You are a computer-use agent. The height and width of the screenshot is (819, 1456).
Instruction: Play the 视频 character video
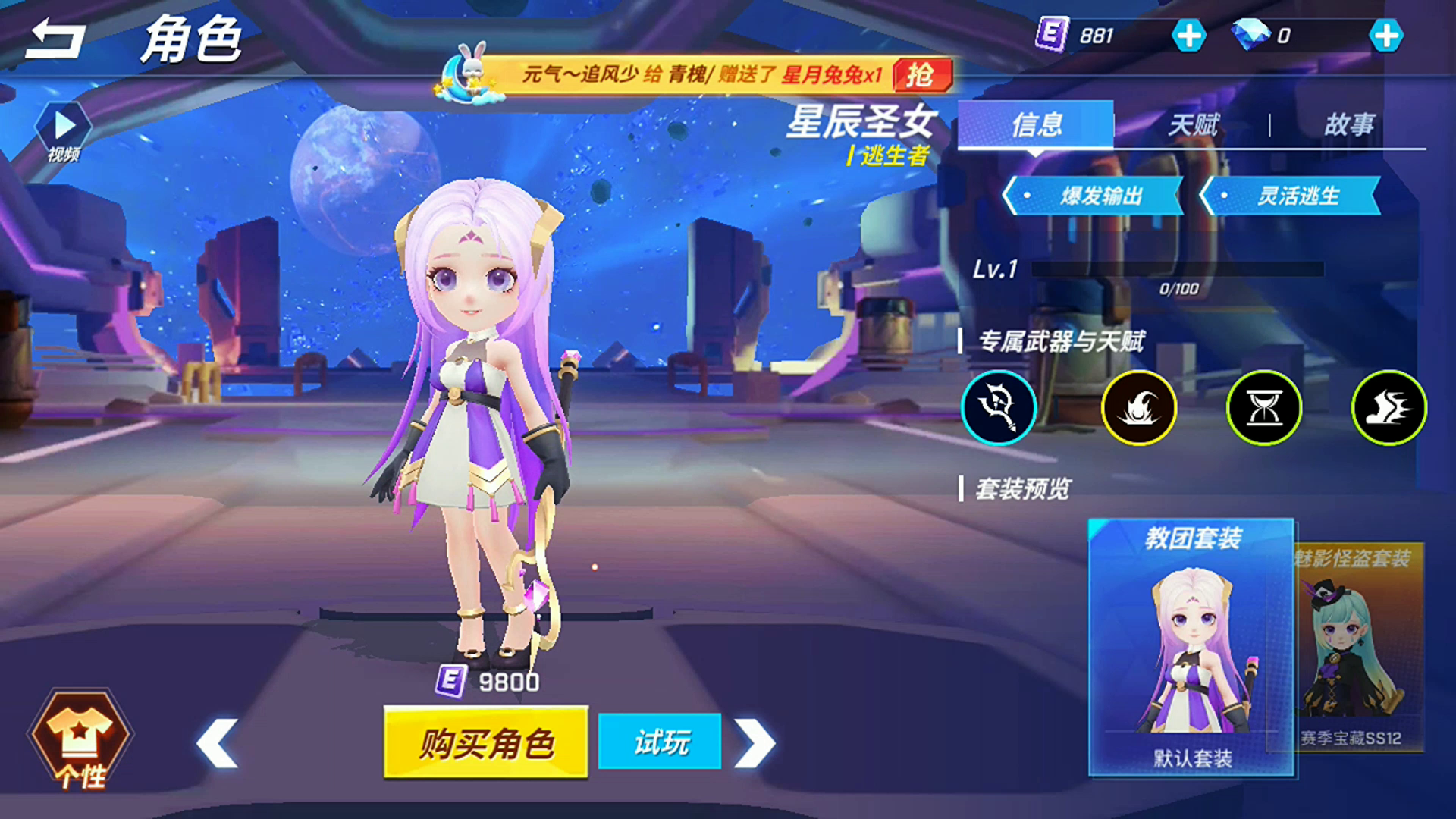(x=64, y=125)
